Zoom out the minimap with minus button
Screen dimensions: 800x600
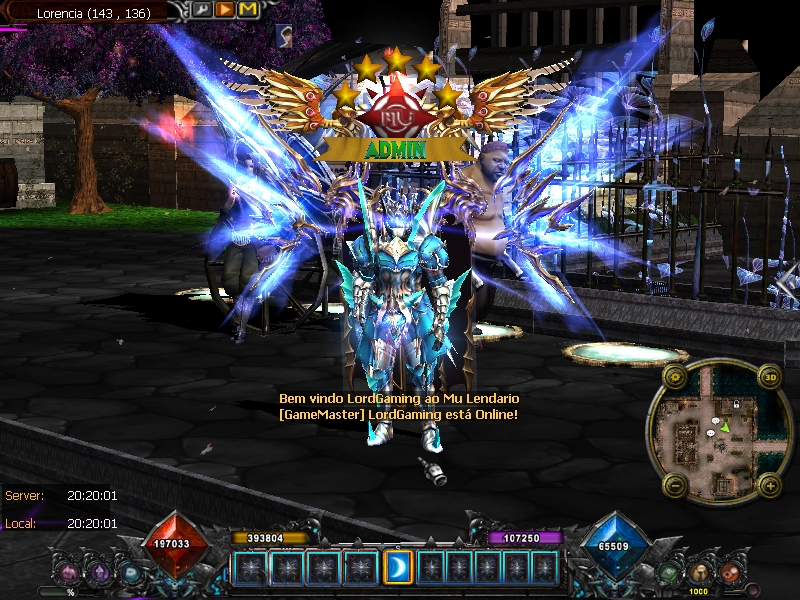pos(675,487)
